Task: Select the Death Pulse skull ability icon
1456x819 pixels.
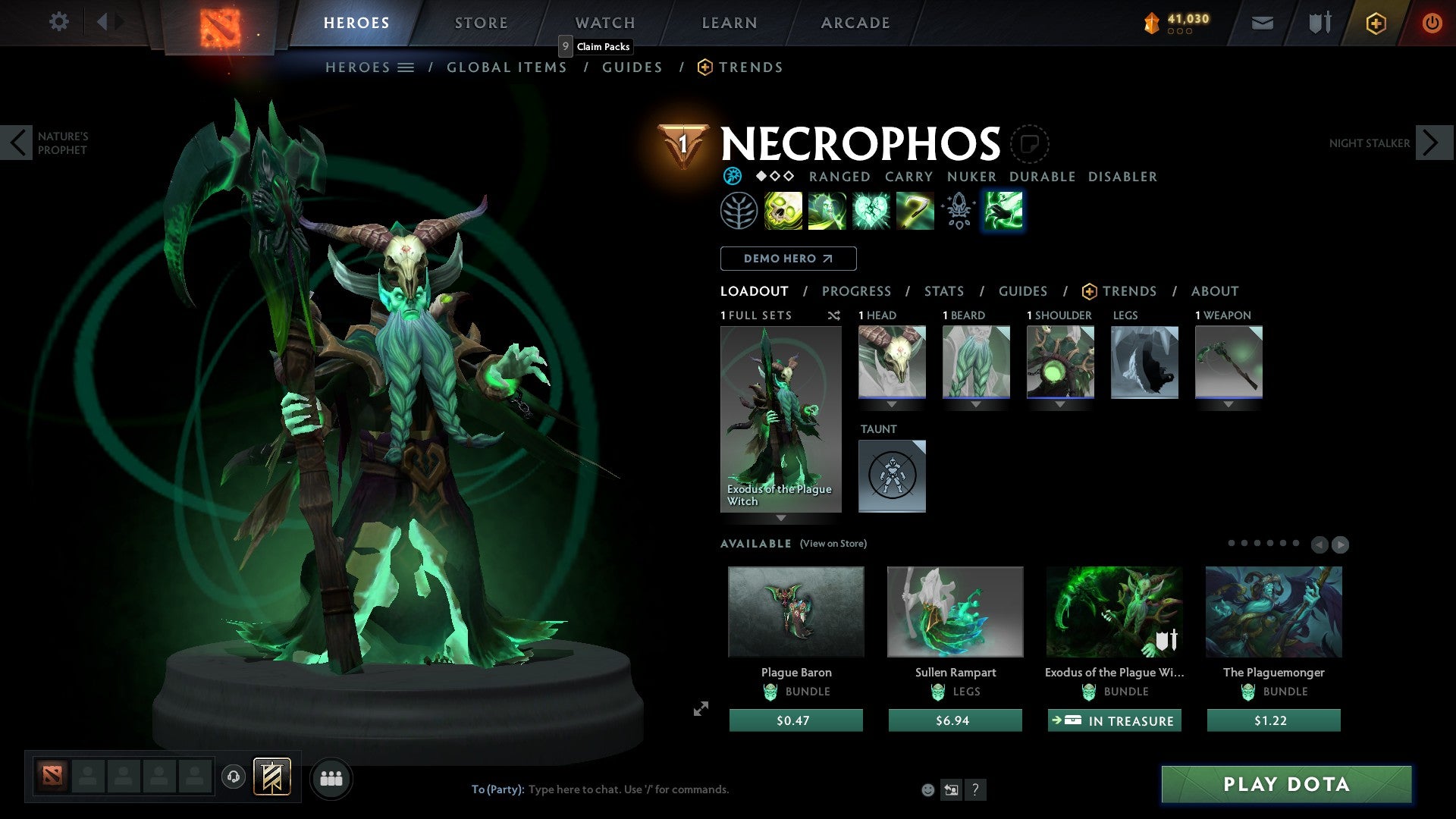Action: click(783, 211)
